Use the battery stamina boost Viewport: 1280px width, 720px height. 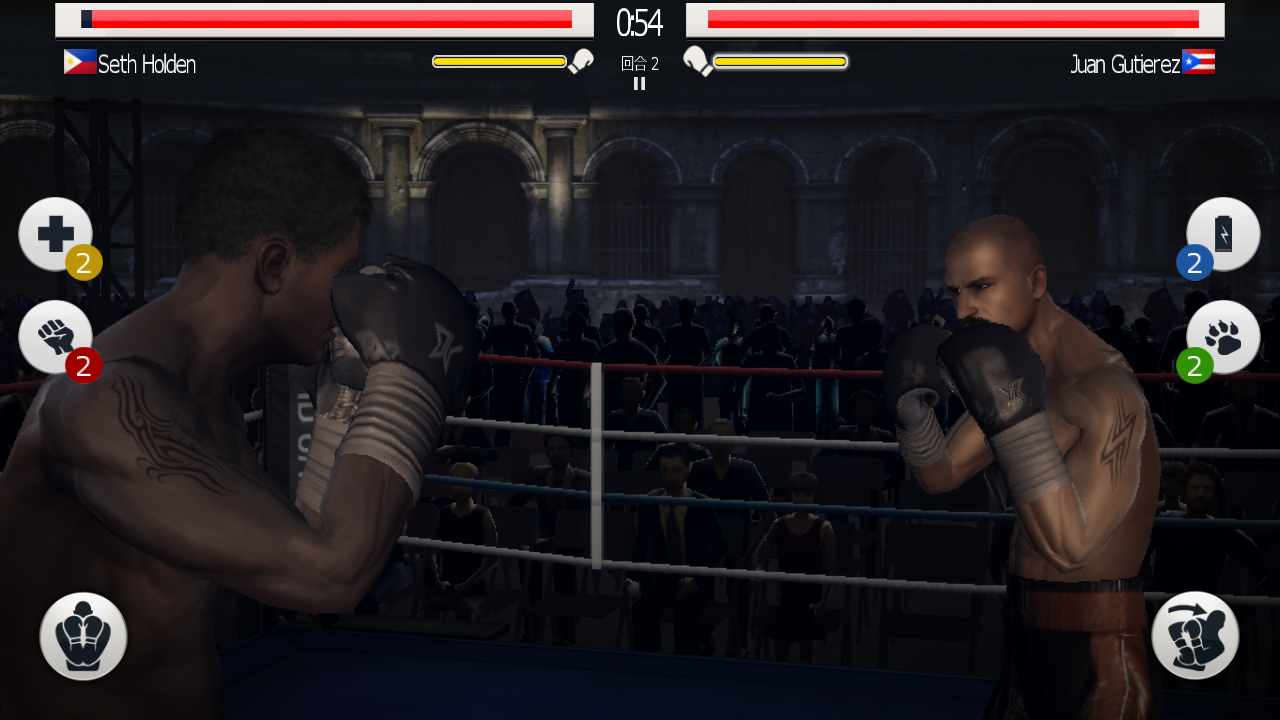click(1223, 234)
